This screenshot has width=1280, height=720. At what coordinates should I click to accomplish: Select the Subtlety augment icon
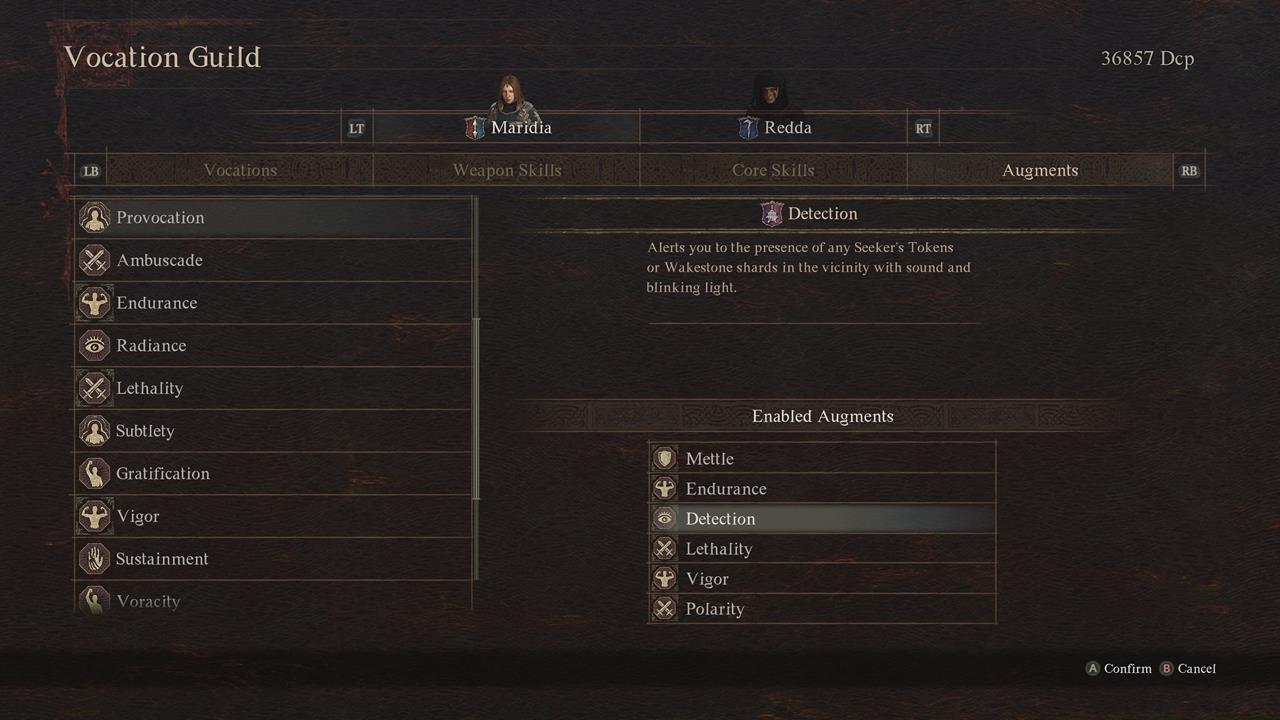94,430
